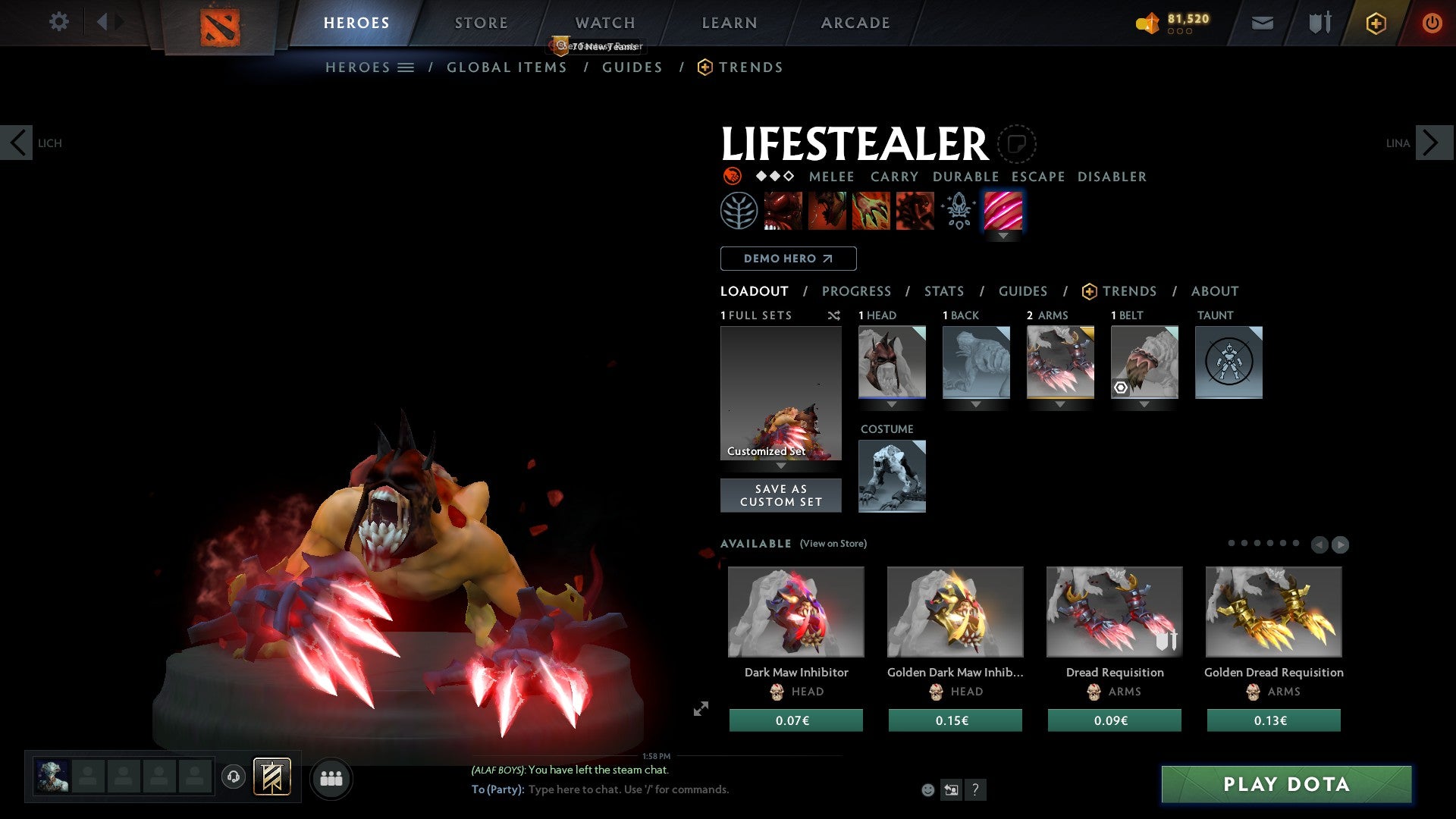
Task: Open the Heroes hamburger menu
Action: click(405, 67)
